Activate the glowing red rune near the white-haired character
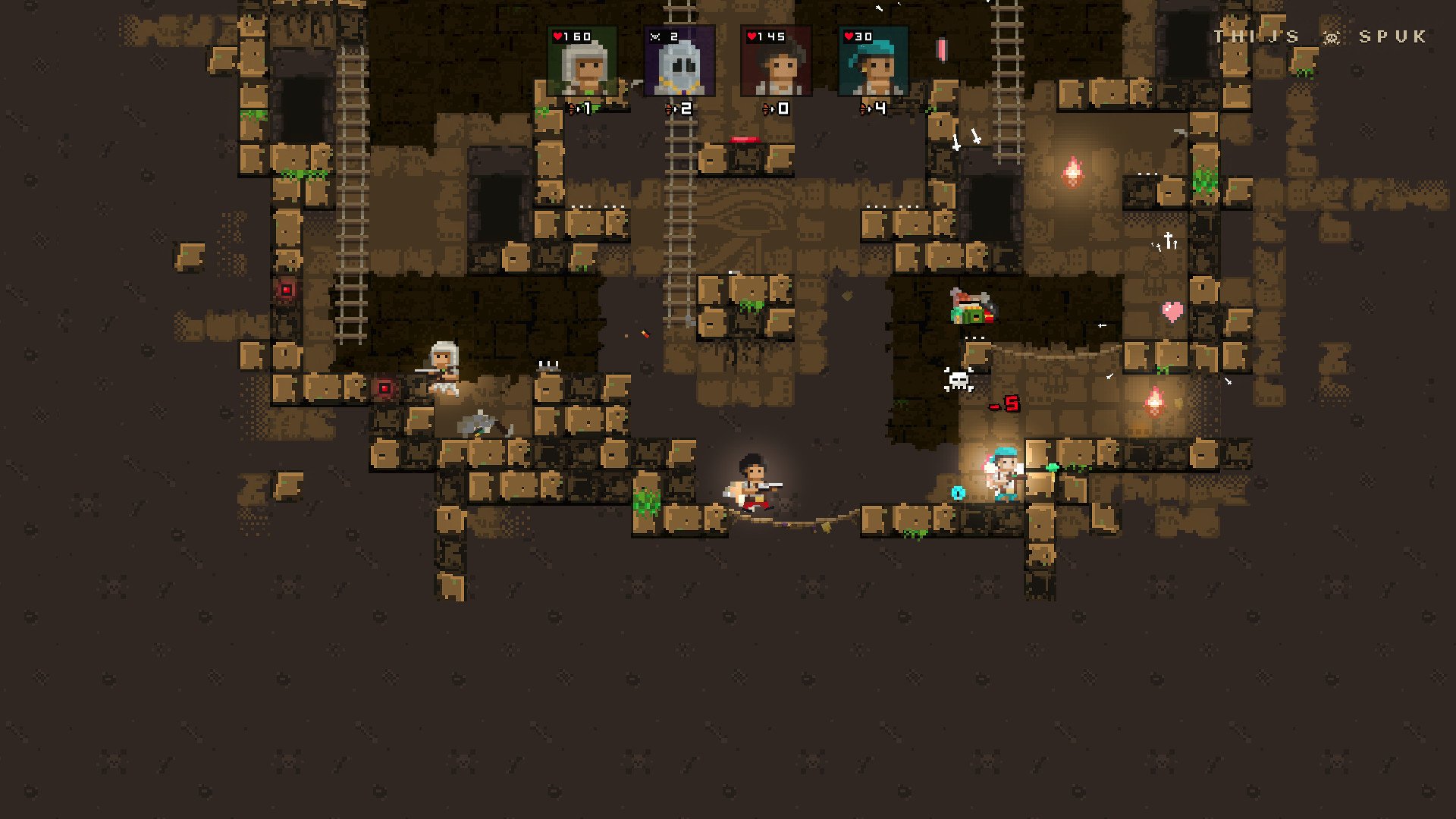This screenshot has height=819, width=1456. (x=385, y=388)
